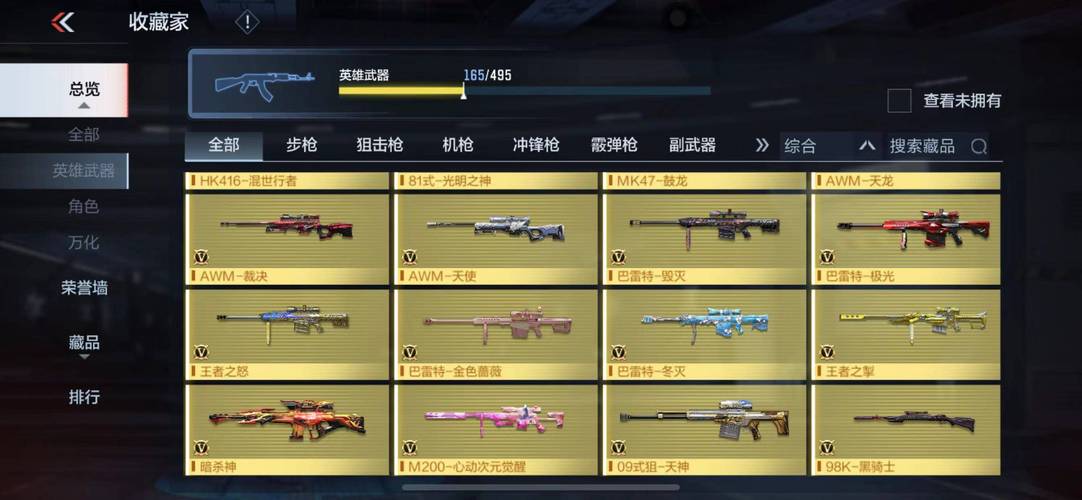Toggle the 查看未拥有 checkbox
Screen dimensions: 1082x500
[900, 100]
